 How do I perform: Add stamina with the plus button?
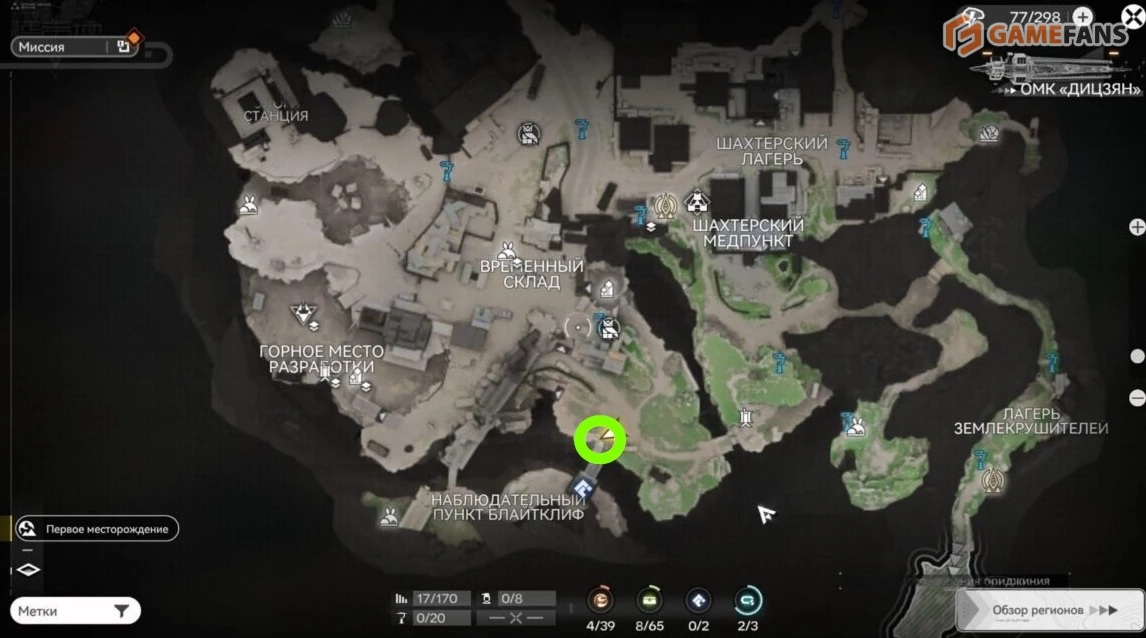[x=1083, y=17]
